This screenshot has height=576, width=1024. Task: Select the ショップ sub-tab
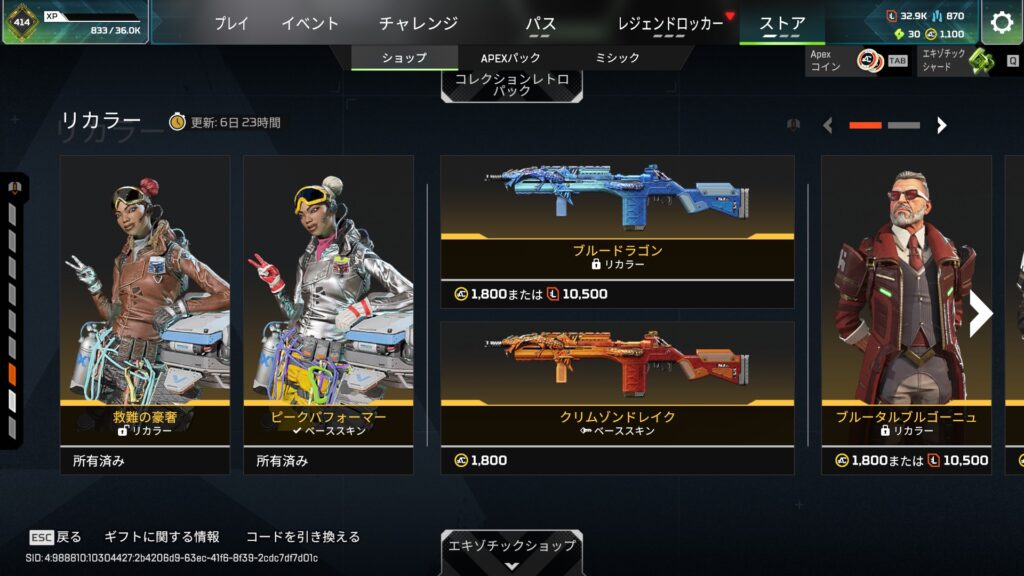coord(404,58)
